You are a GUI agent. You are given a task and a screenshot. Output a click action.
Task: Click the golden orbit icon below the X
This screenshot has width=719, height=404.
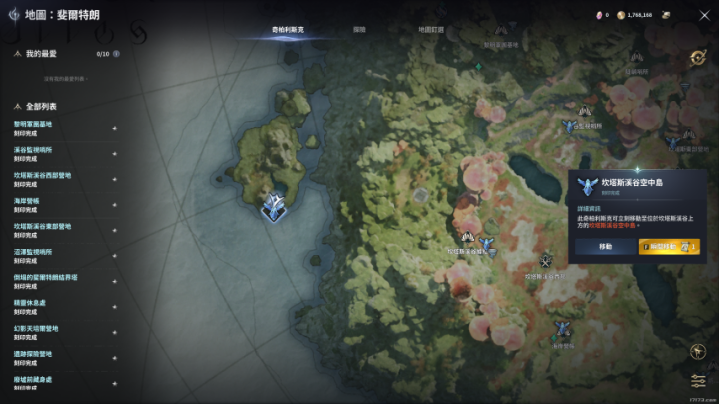697,58
